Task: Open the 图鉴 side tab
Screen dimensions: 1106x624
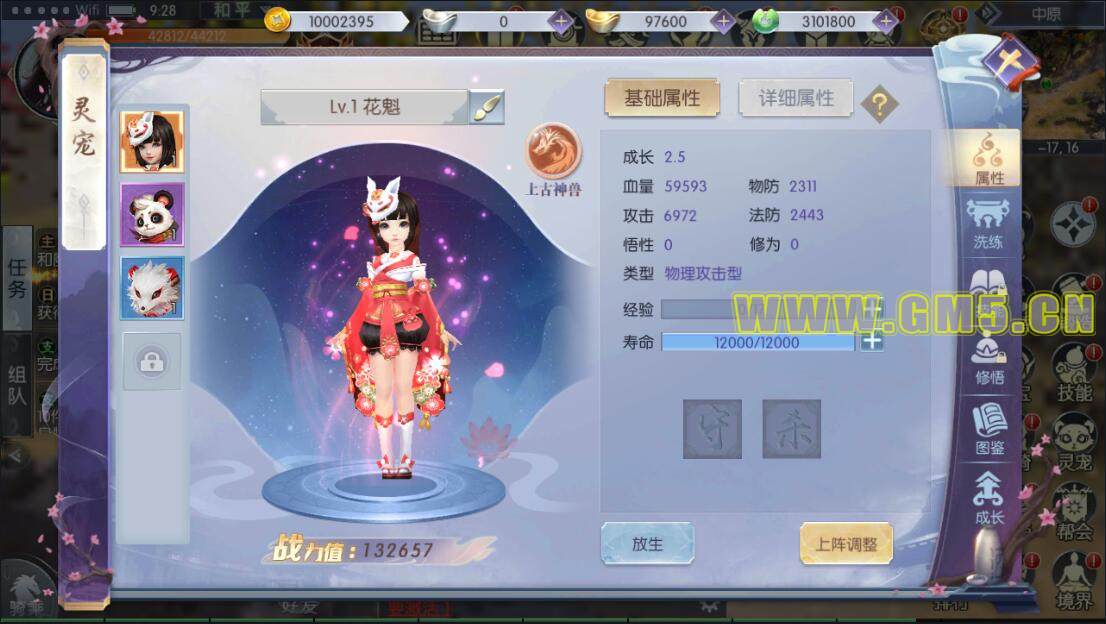Action: tap(988, 432)
